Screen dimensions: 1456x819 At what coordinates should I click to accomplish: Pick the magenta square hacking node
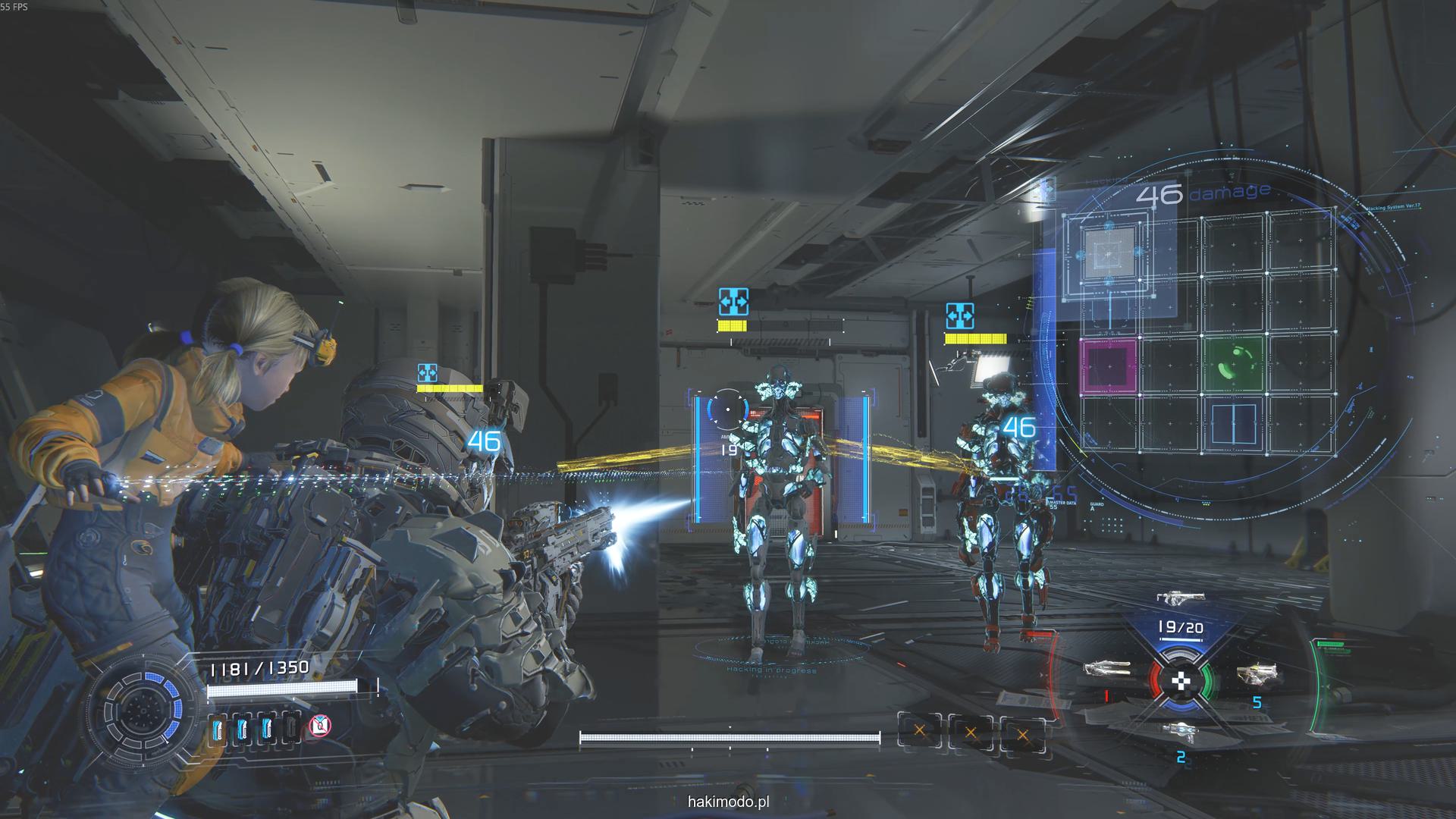click(1109, 366)
